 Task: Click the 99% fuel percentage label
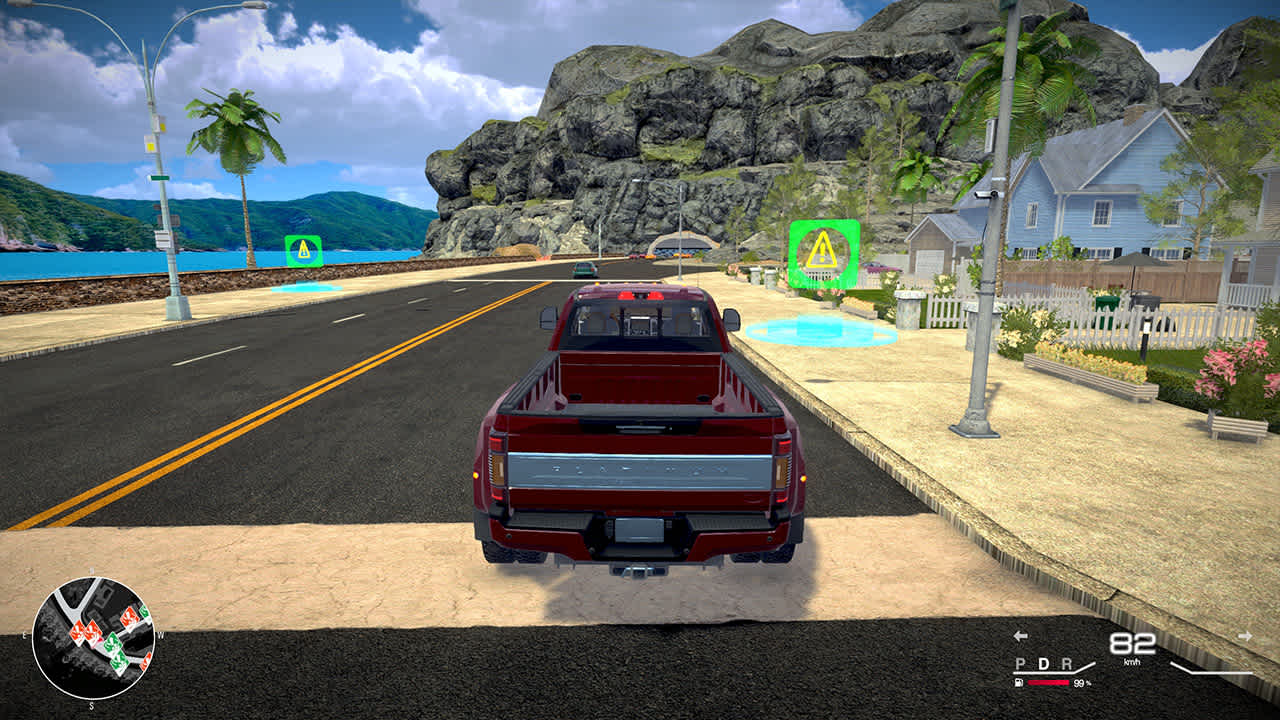point(1082,683)
